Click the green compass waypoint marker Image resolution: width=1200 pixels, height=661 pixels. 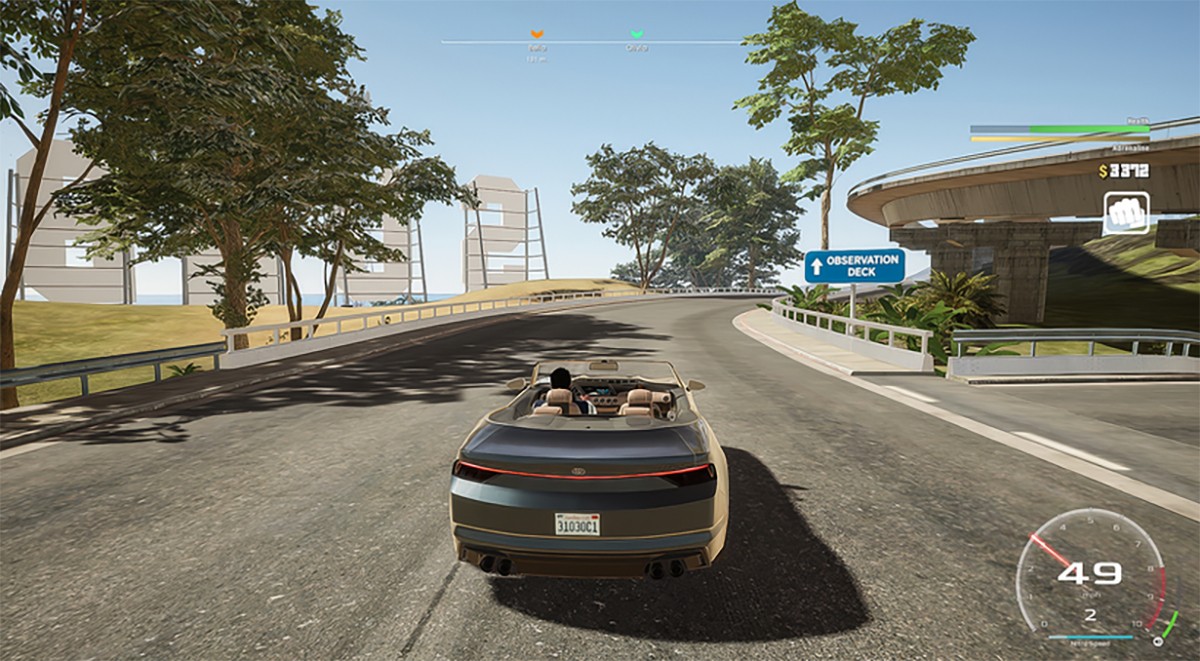tap(636, 35)
